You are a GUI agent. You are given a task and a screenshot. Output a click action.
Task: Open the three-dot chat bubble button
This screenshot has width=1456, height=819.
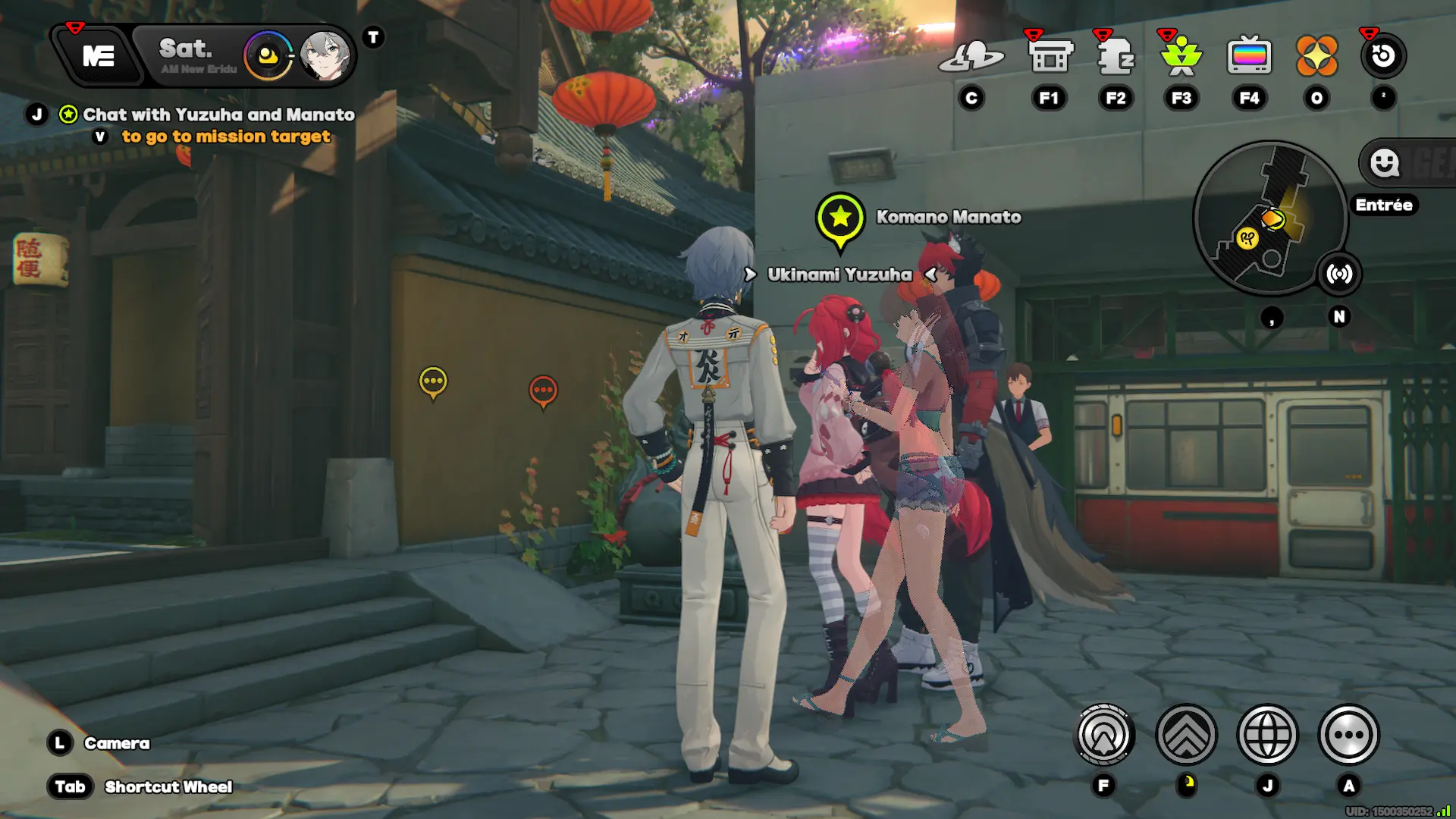click(x=1348, y=735)
